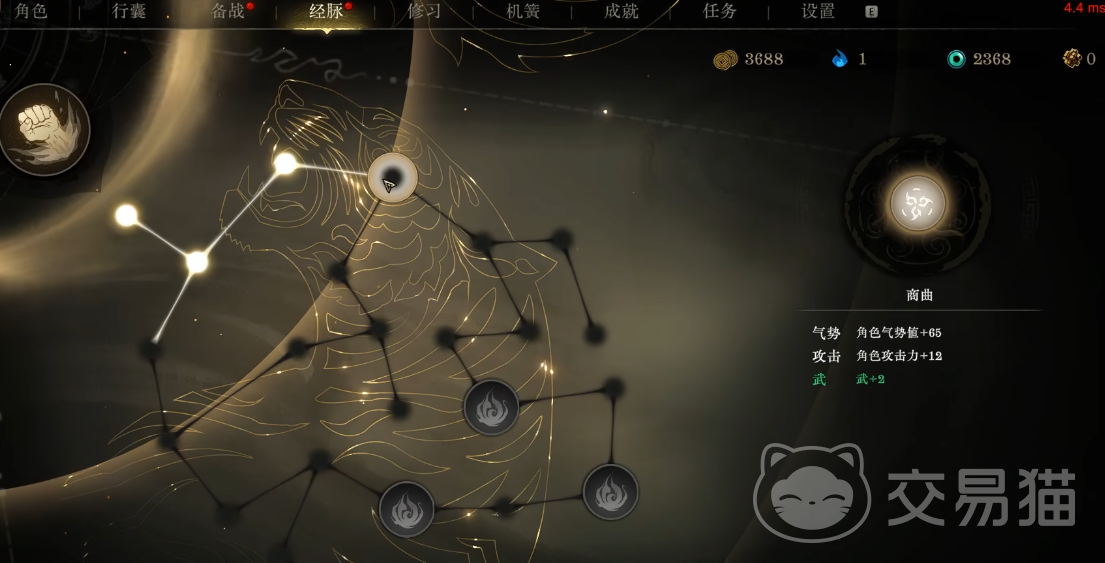Open the 行囊 inventory tab
The height and width of the screenshot is (563, 1105).
click(129, 12)
